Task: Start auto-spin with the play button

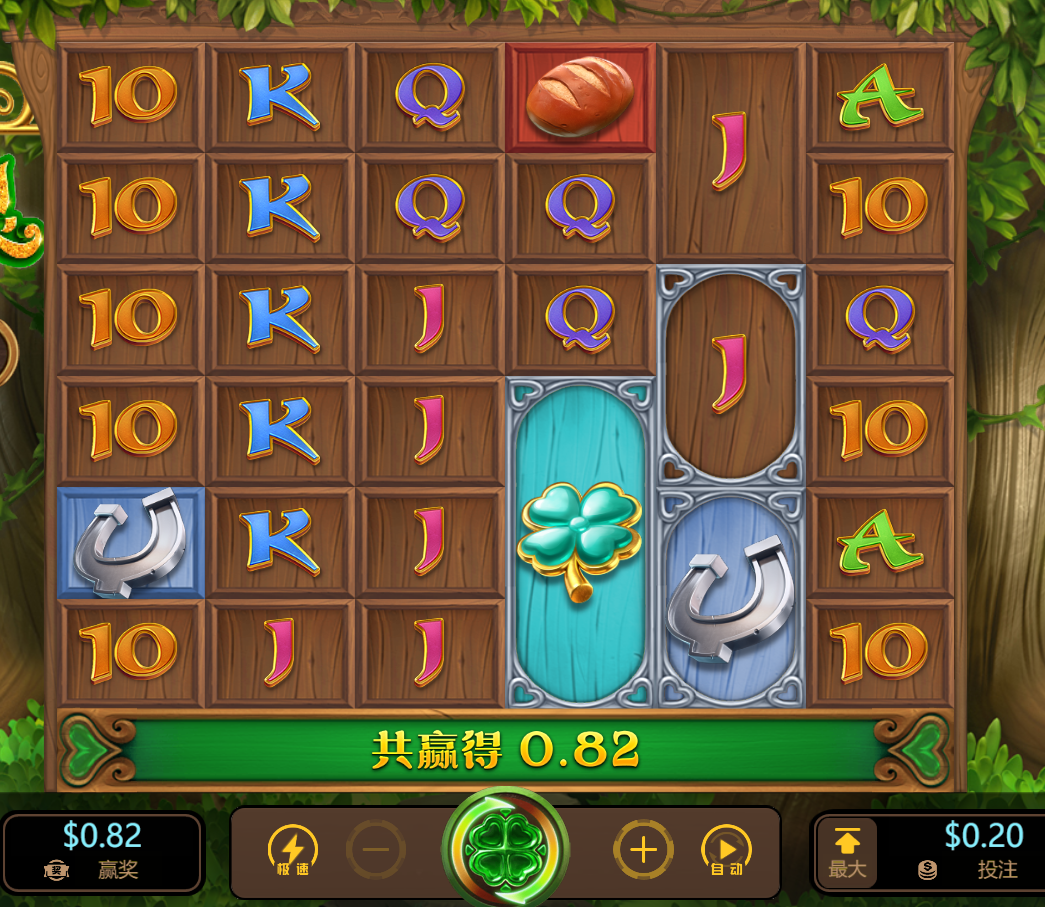Action: pyautogui.click(x=726, y=851)
